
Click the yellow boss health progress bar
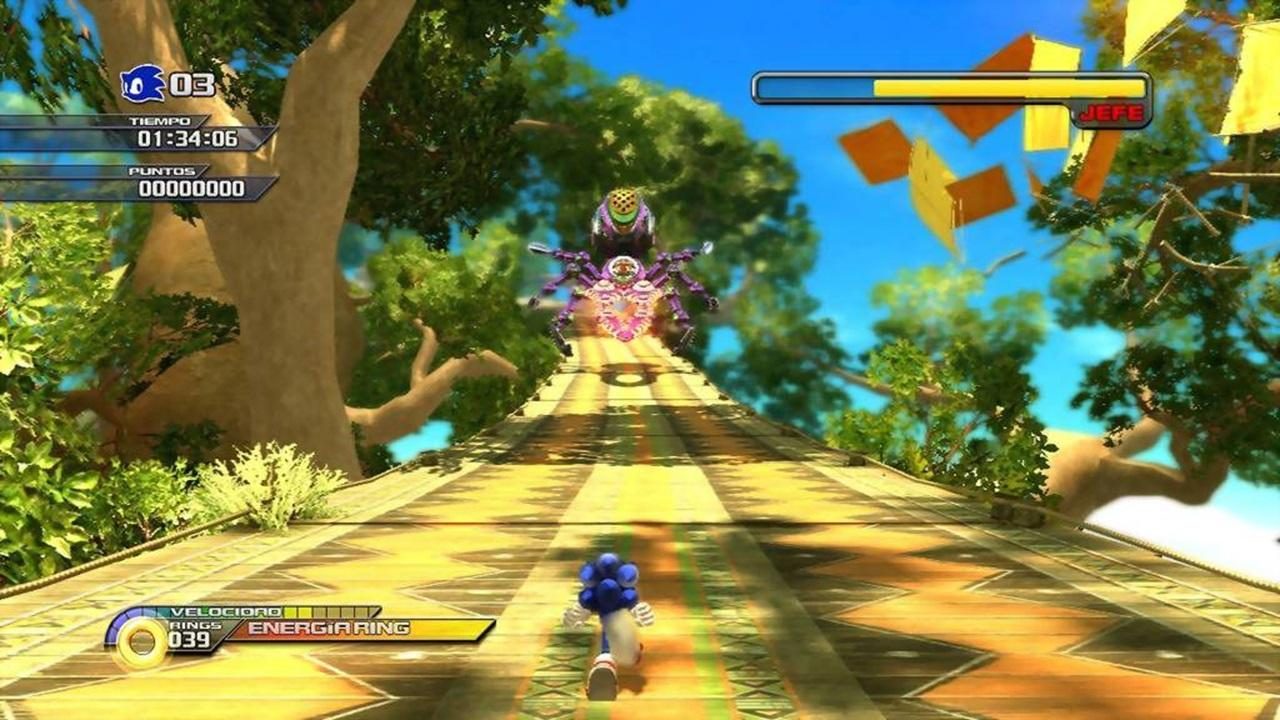(950, 87)
